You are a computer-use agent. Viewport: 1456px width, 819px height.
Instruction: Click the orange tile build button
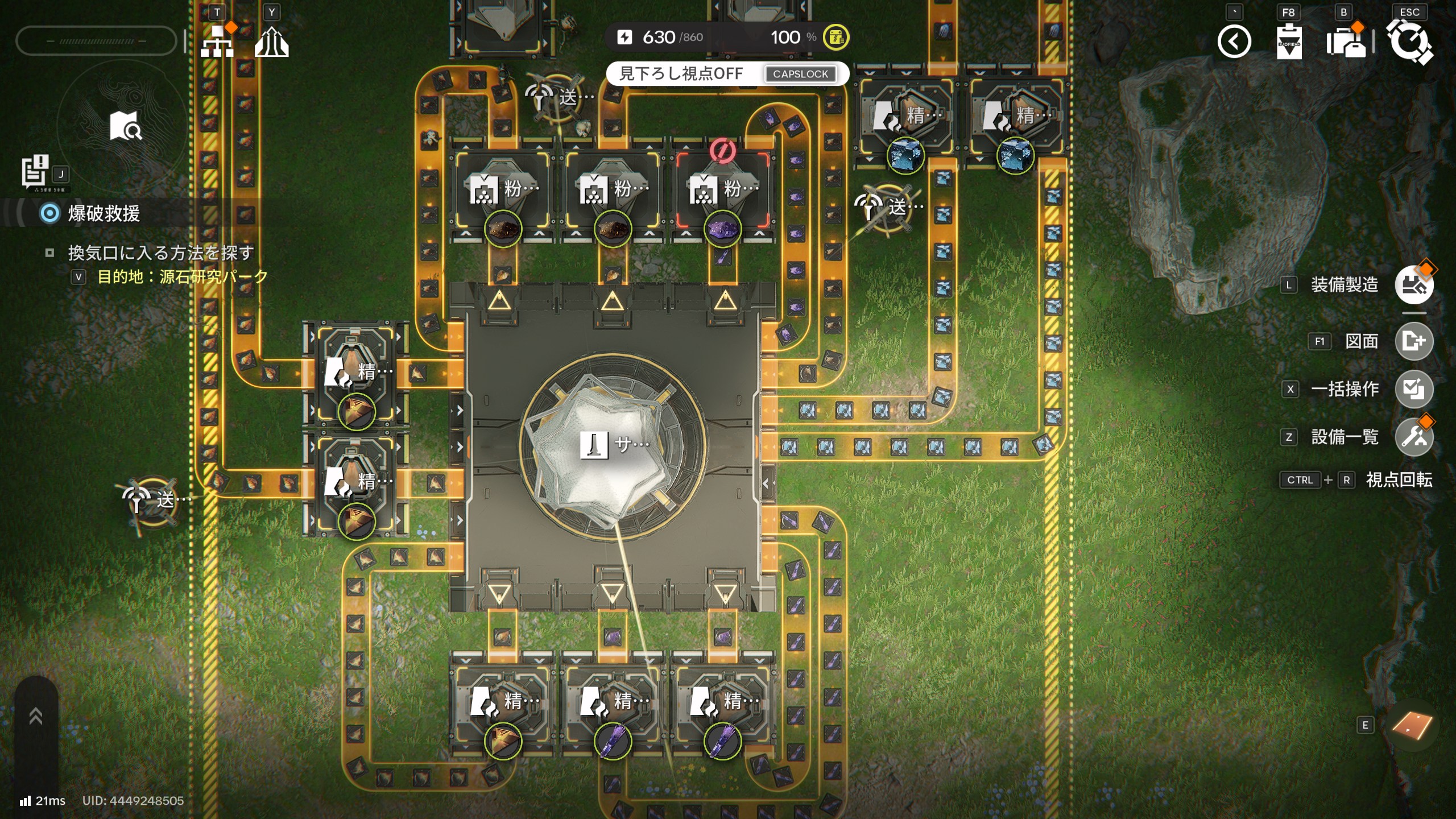pyautogui.click(x=1412, y=725)
